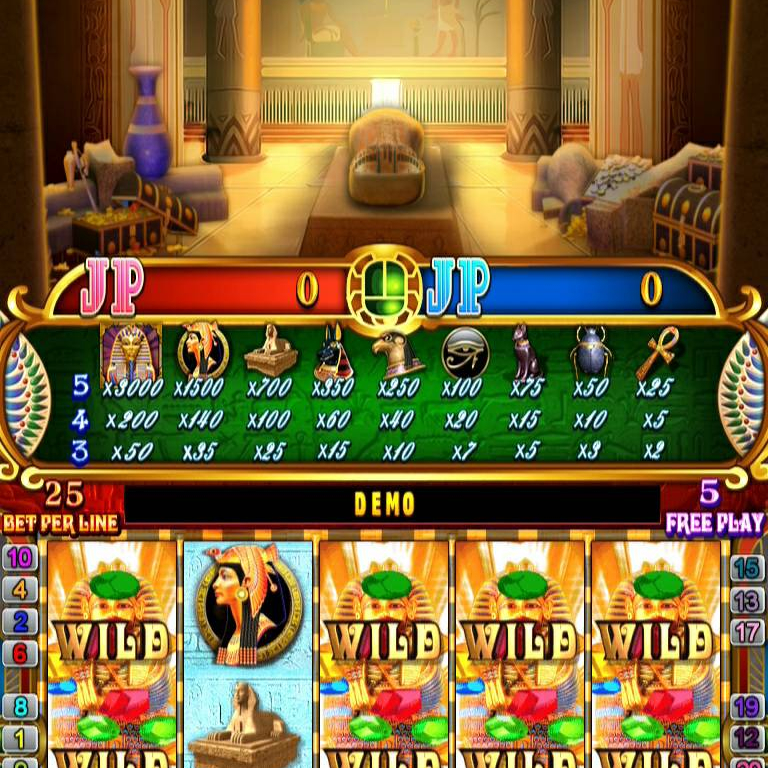Choose the yellow payline 1 marker
768x768 pixels.
tap(19, 739)
